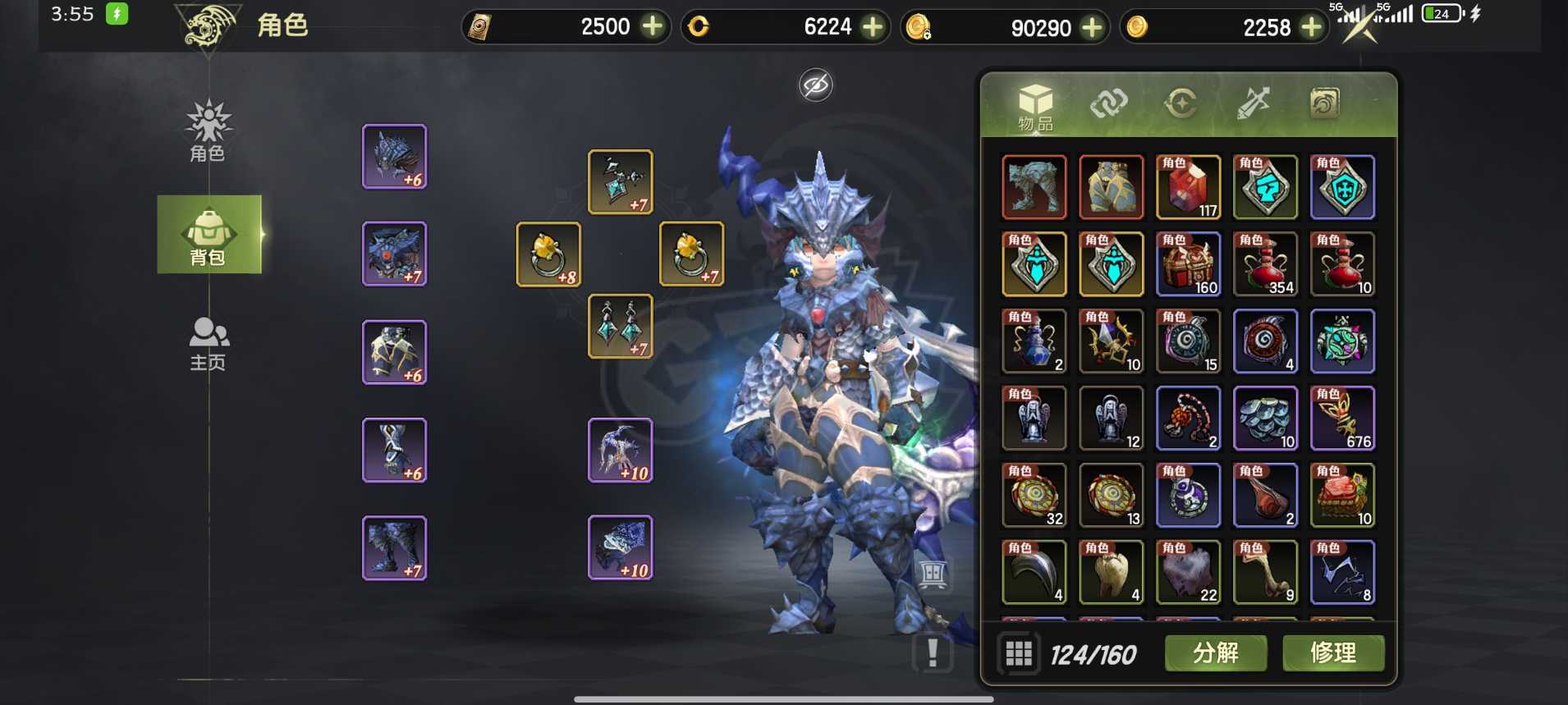The image size is (1568, 705).
Task: Select the equipped boots slot +7
Action: pos(394,548)
